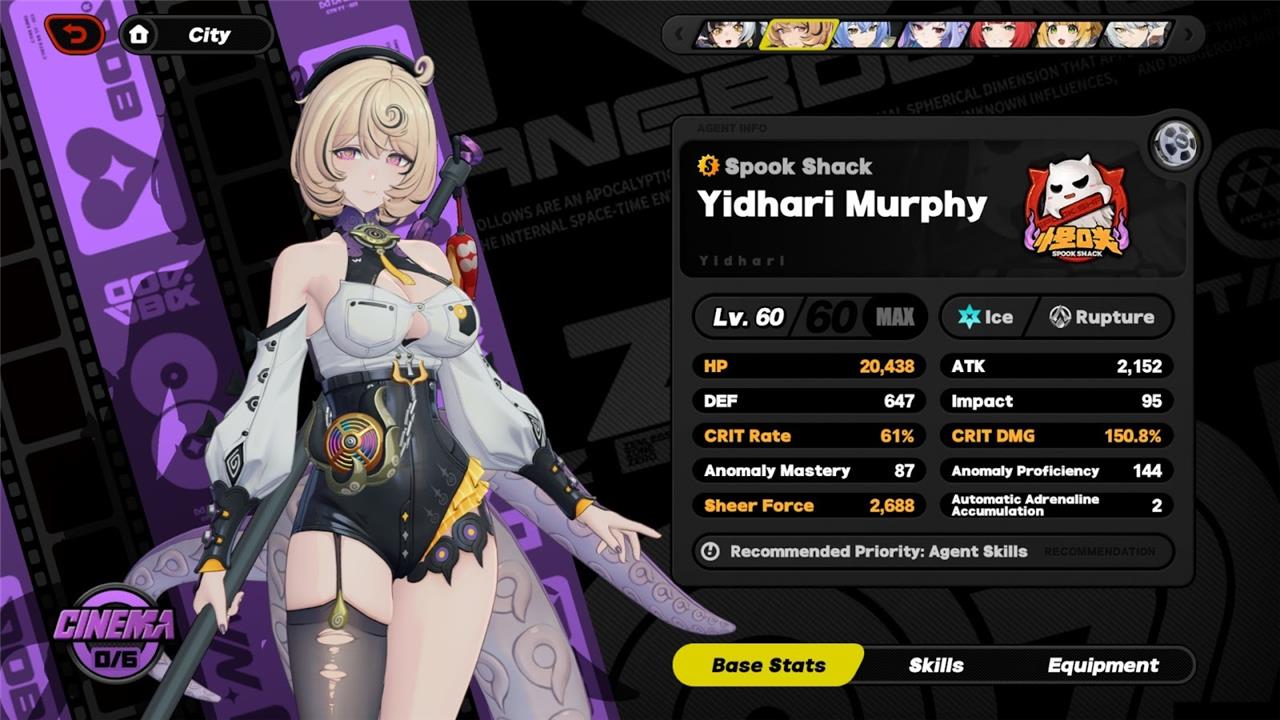Switch to the Skills tab
Screen dimensions: 1280x720
click(936, 665)
